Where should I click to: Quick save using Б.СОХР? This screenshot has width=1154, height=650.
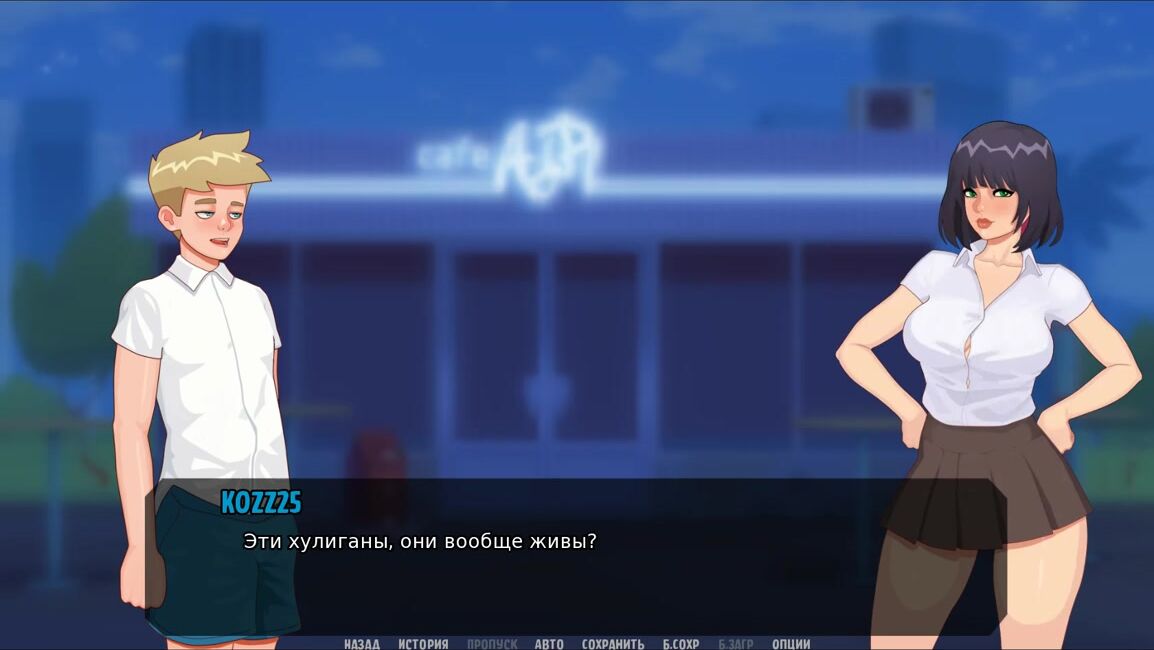[681, 644]
